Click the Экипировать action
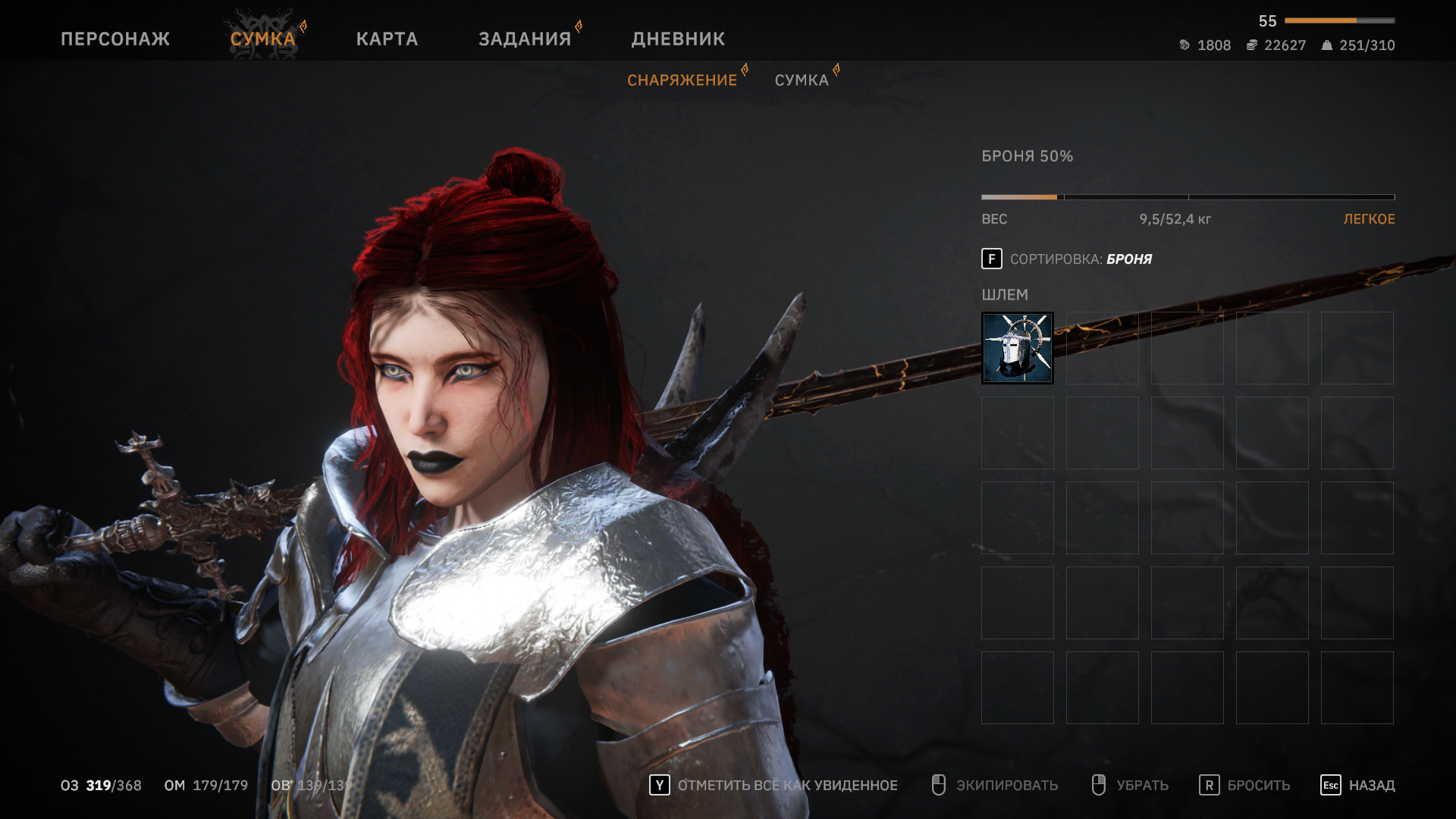The image size is (1456, 819). [994, 786]
